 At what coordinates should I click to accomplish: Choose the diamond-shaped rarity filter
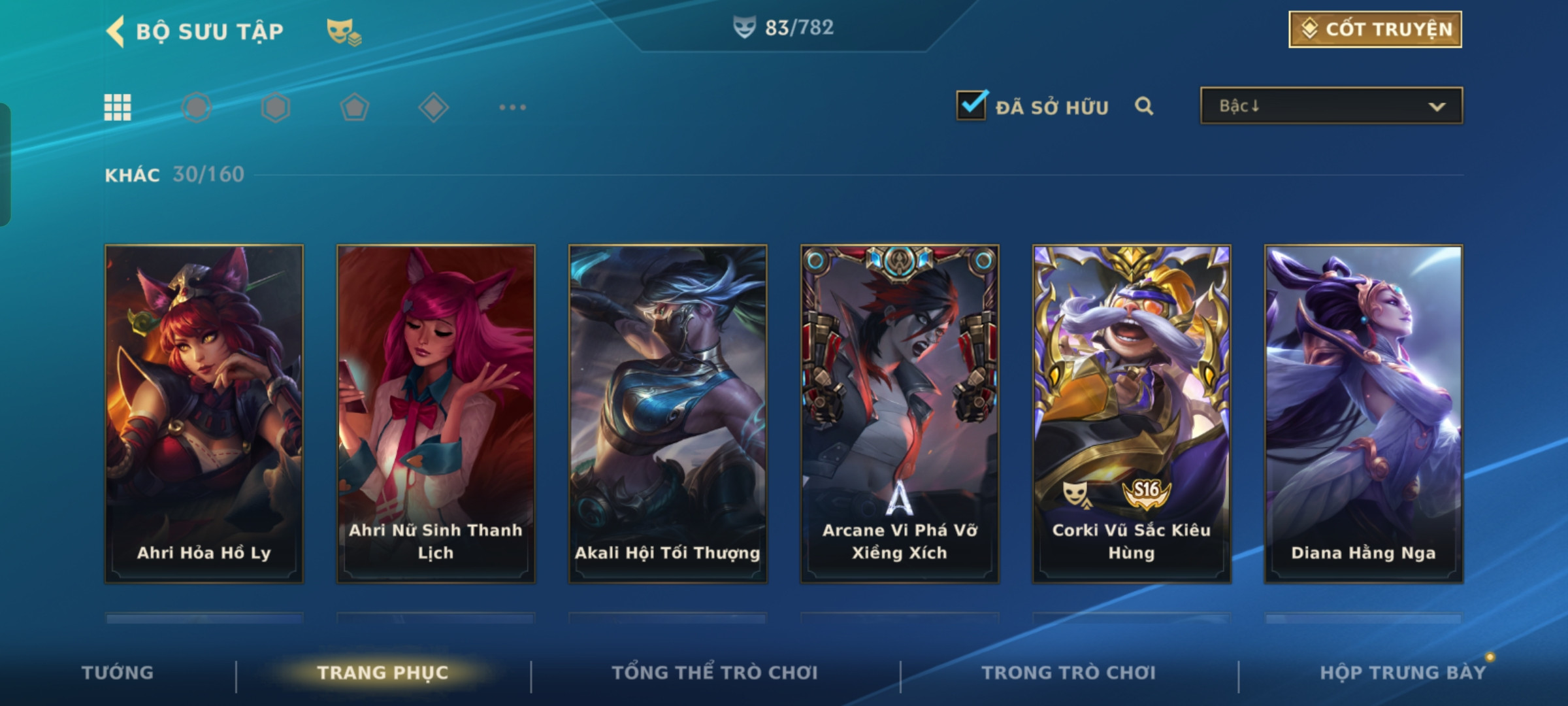click(433, 107)
